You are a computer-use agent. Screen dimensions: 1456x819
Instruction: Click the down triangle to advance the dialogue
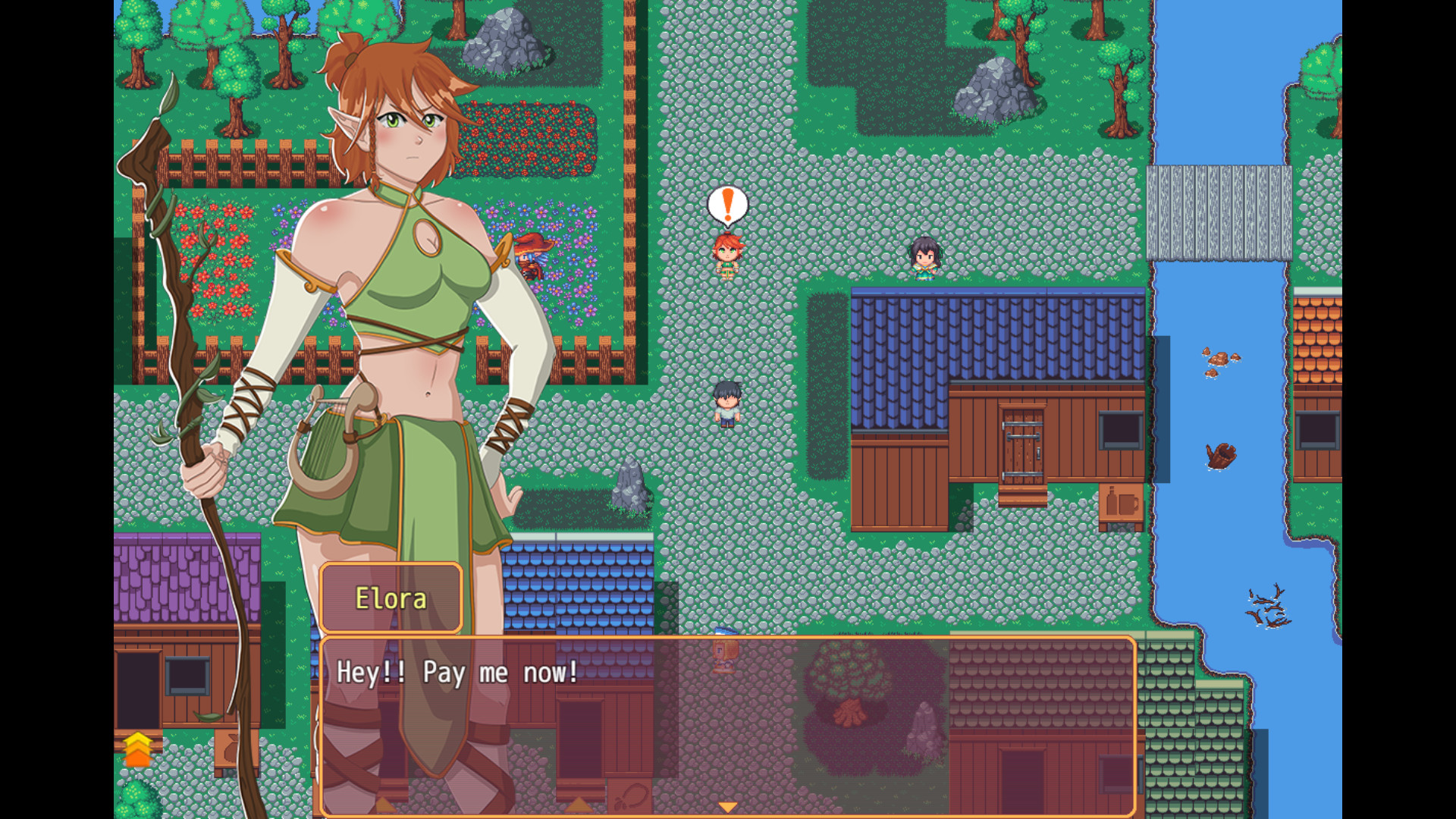729,805
